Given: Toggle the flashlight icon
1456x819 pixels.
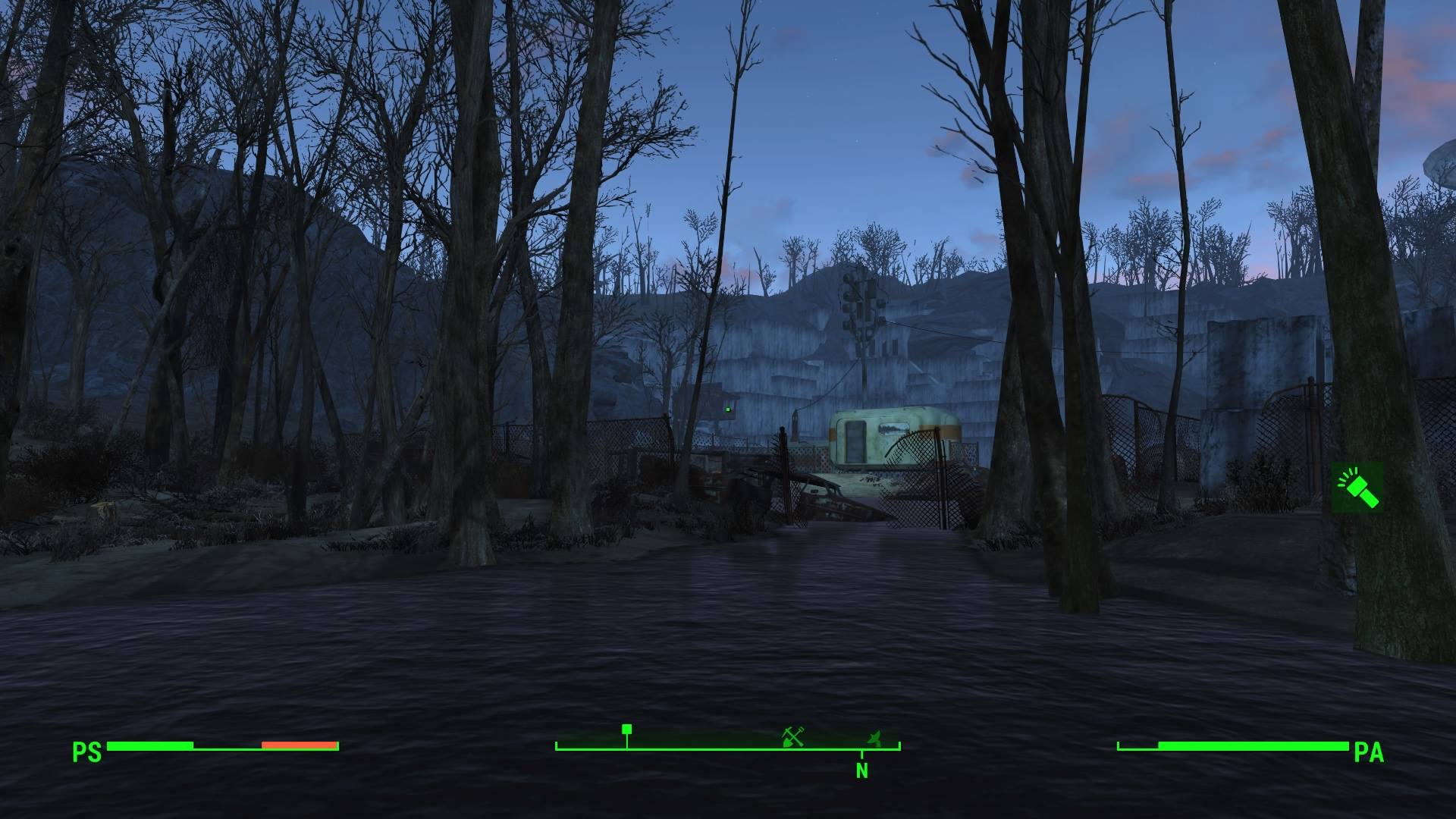Looking at the screenshot, I should (1357, 487).
